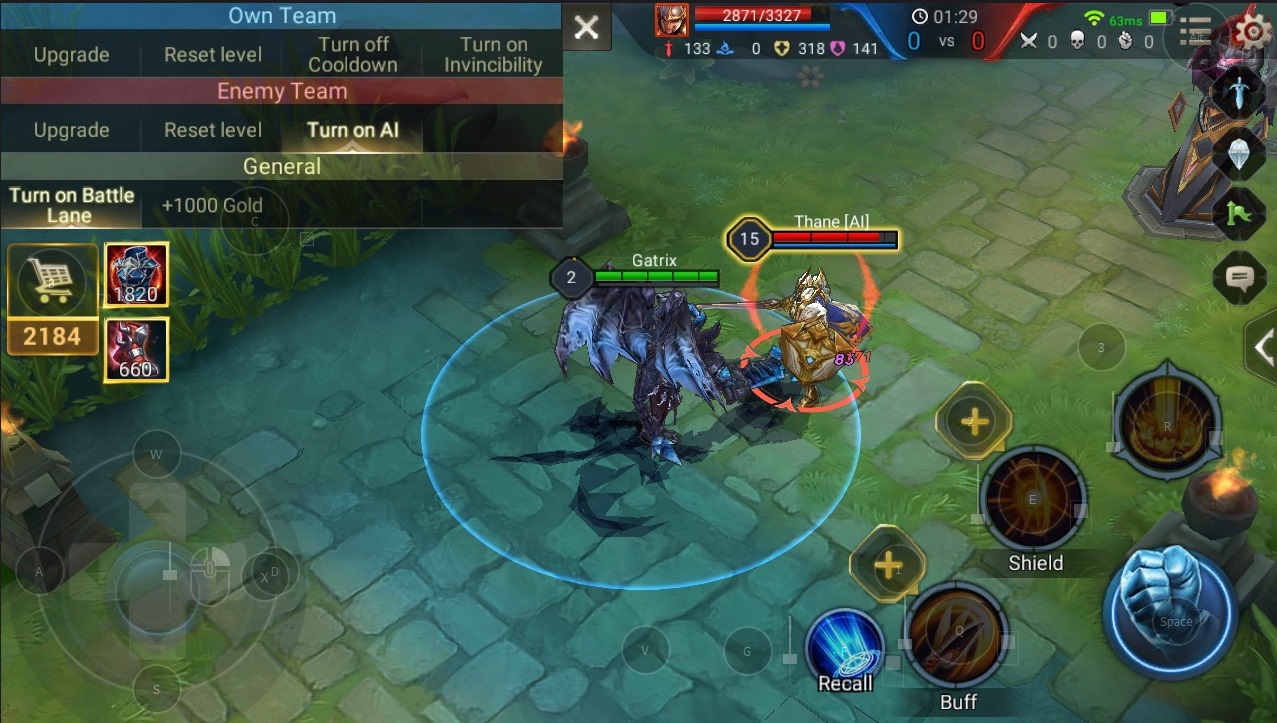Reset level for Own Team

[x=213, y=55]
